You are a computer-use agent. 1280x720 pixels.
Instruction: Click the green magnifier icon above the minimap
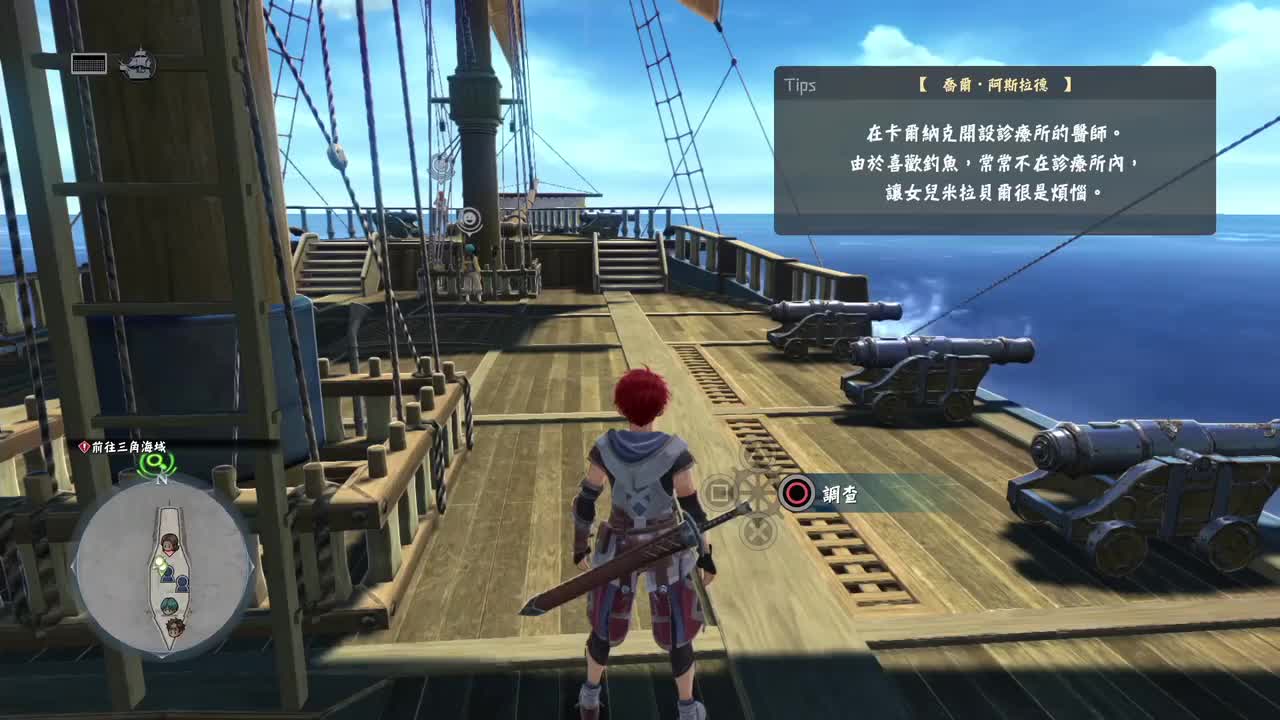coord(154,462)
